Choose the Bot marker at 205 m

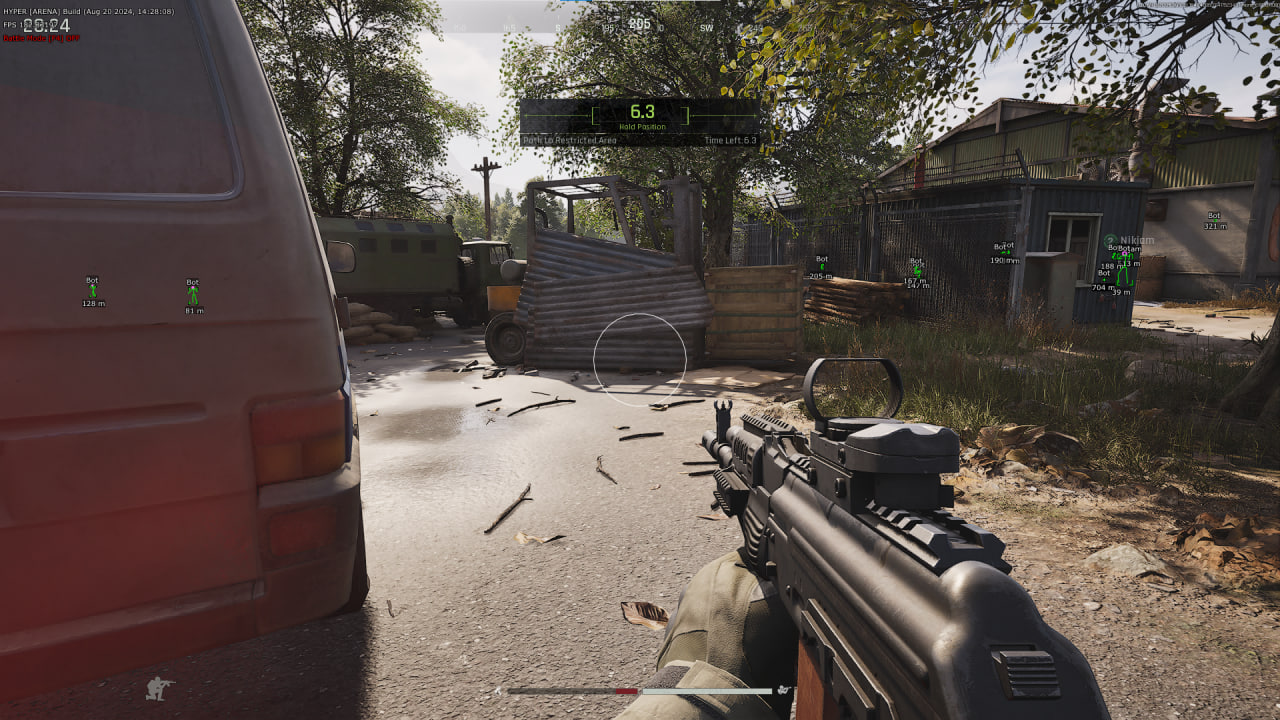click(x=821, y=266)
